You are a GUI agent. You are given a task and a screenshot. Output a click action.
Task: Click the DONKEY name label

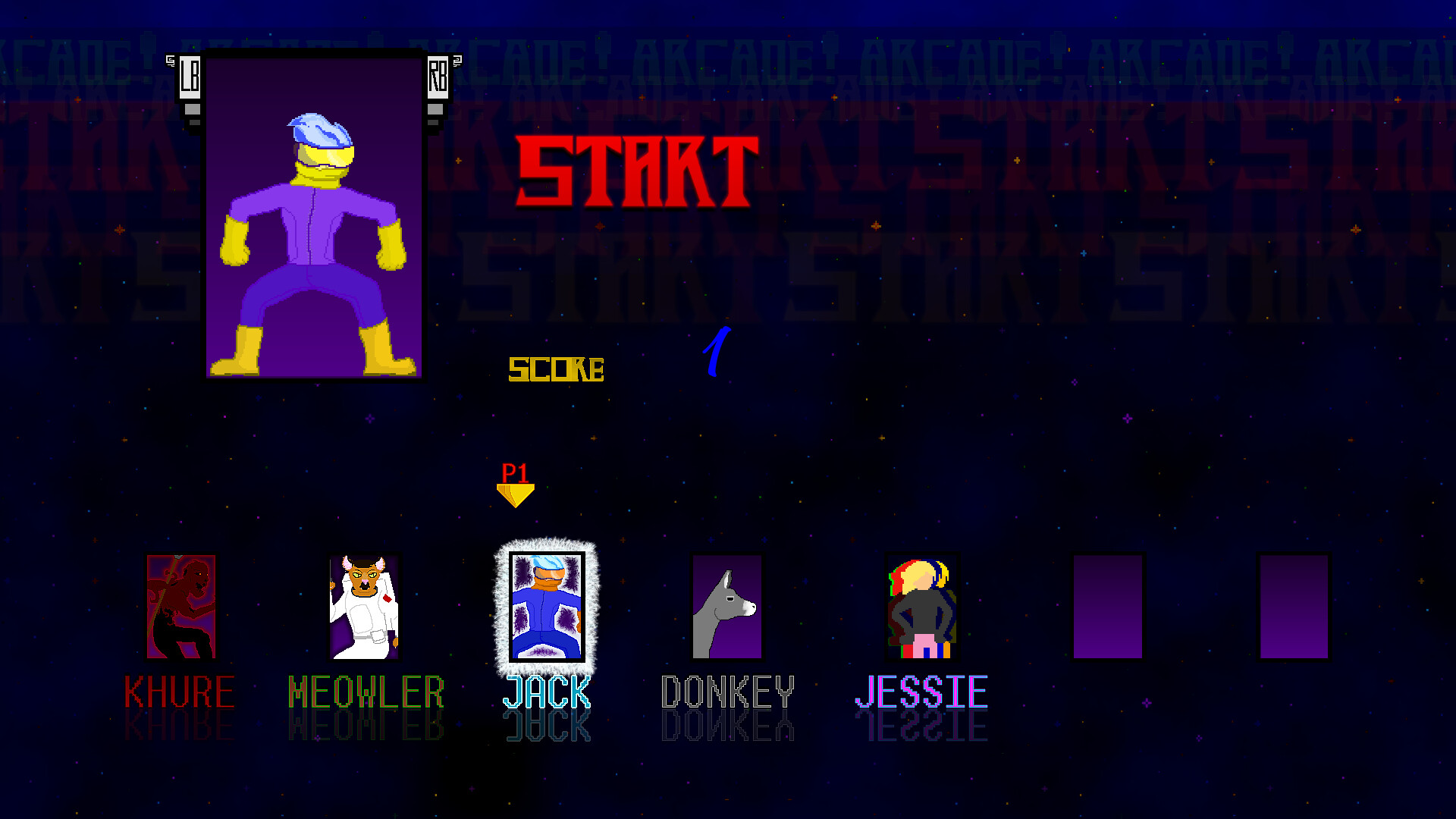click(728, 692)
